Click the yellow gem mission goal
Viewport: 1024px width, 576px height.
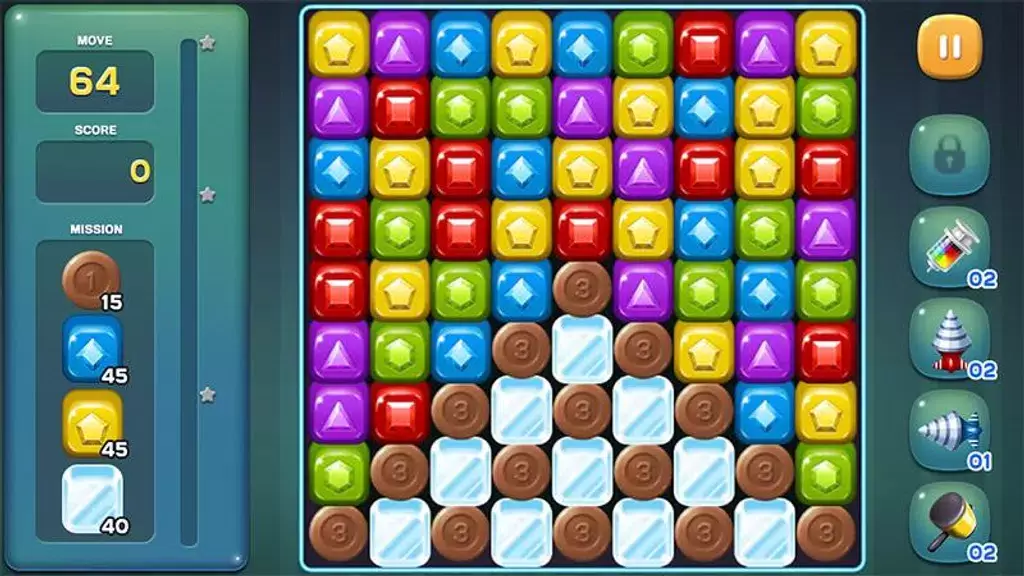click(92, 422)
